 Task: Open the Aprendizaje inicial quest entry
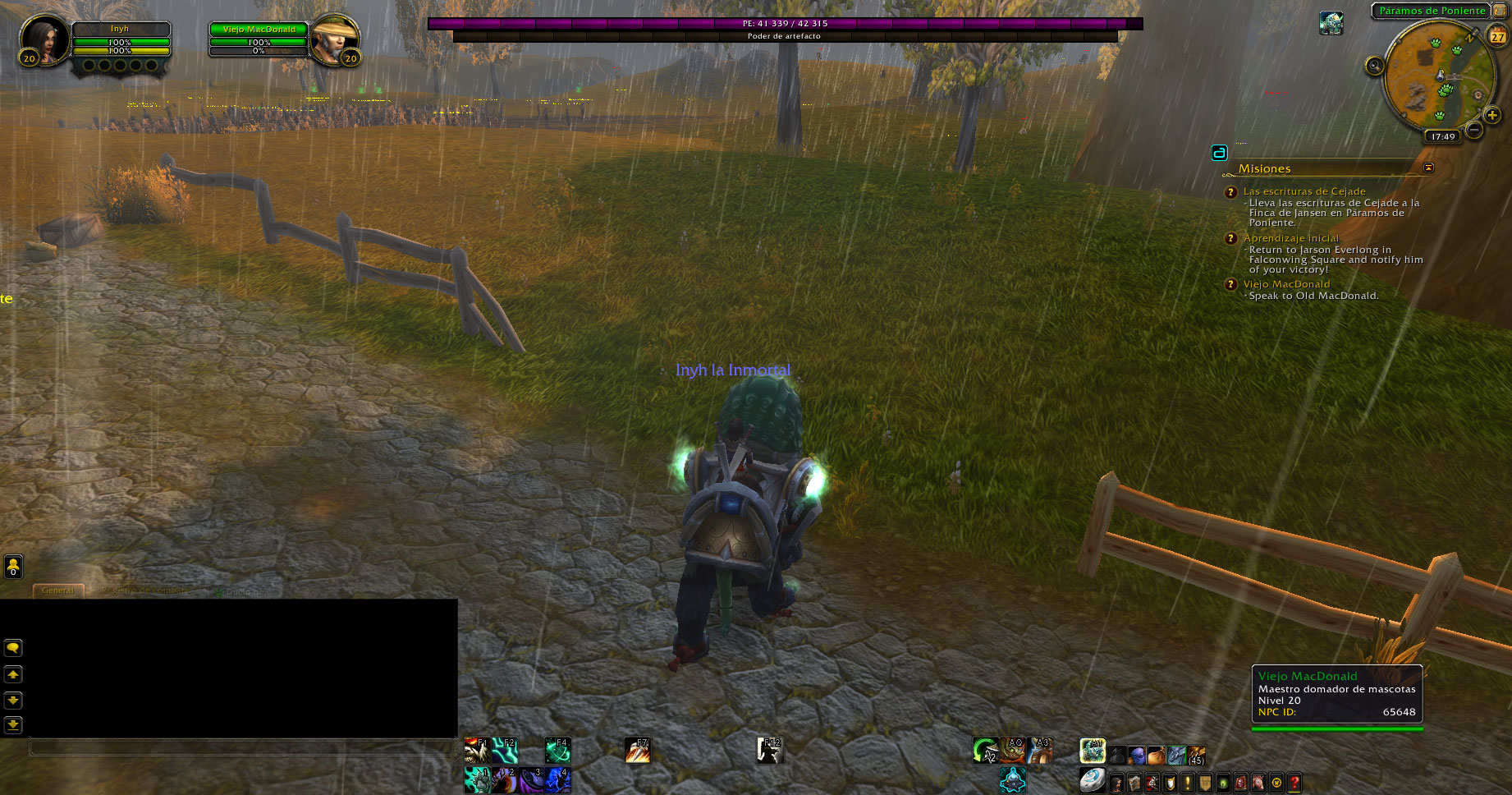[x=1290, y=238]
